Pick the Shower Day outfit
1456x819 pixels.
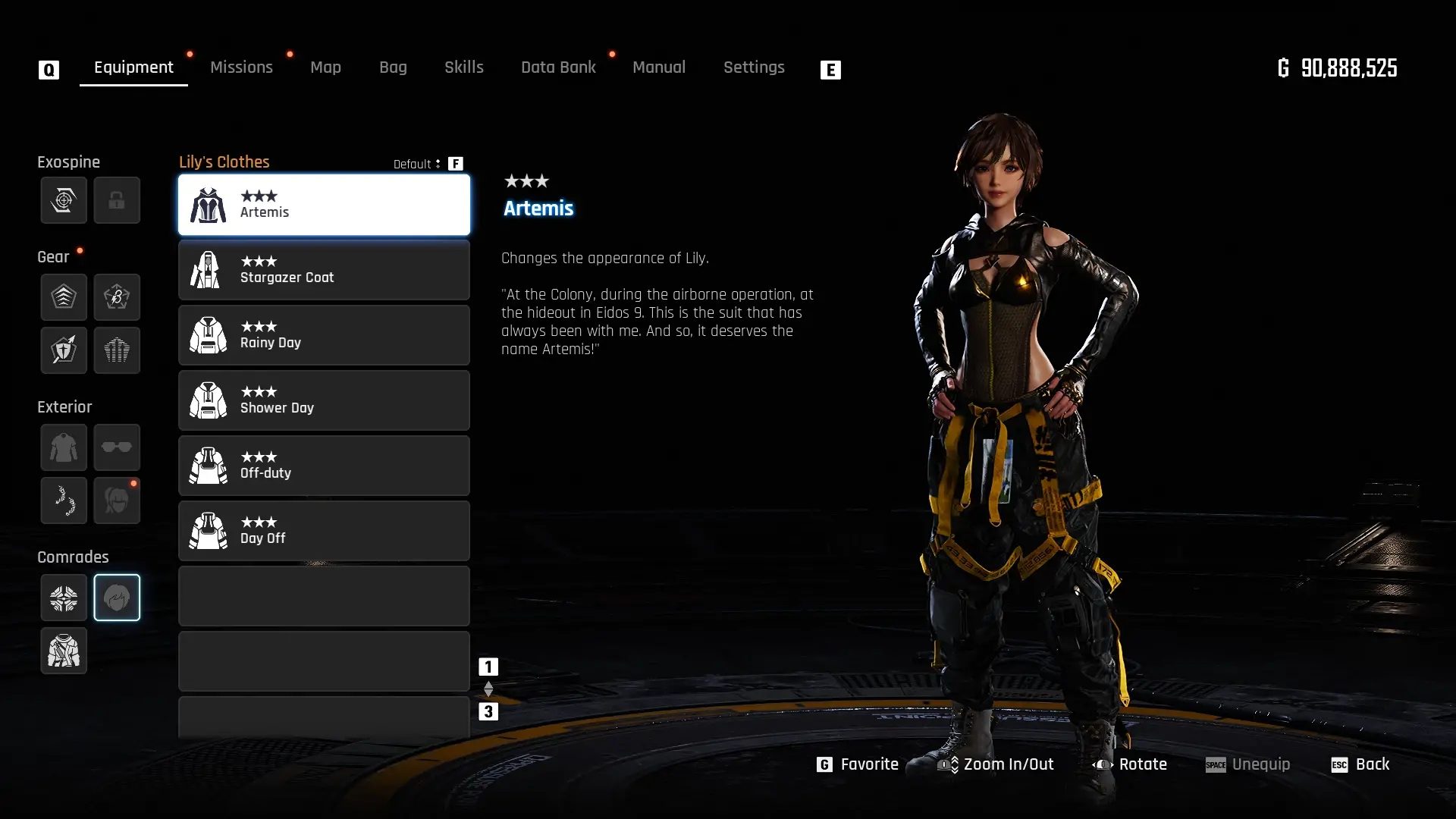tap(324, 400)
